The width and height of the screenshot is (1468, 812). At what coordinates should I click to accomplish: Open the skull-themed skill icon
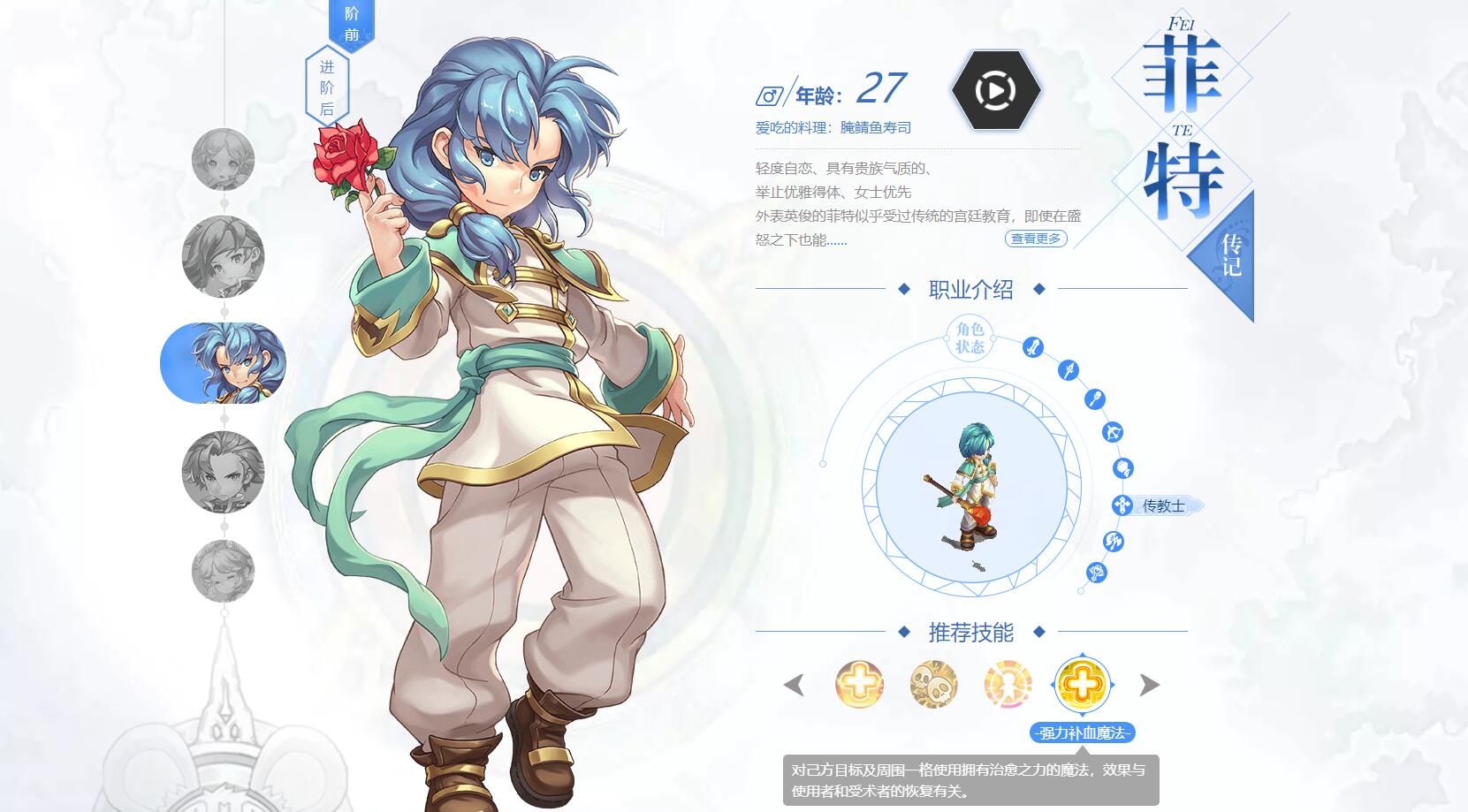coord(932,686)
